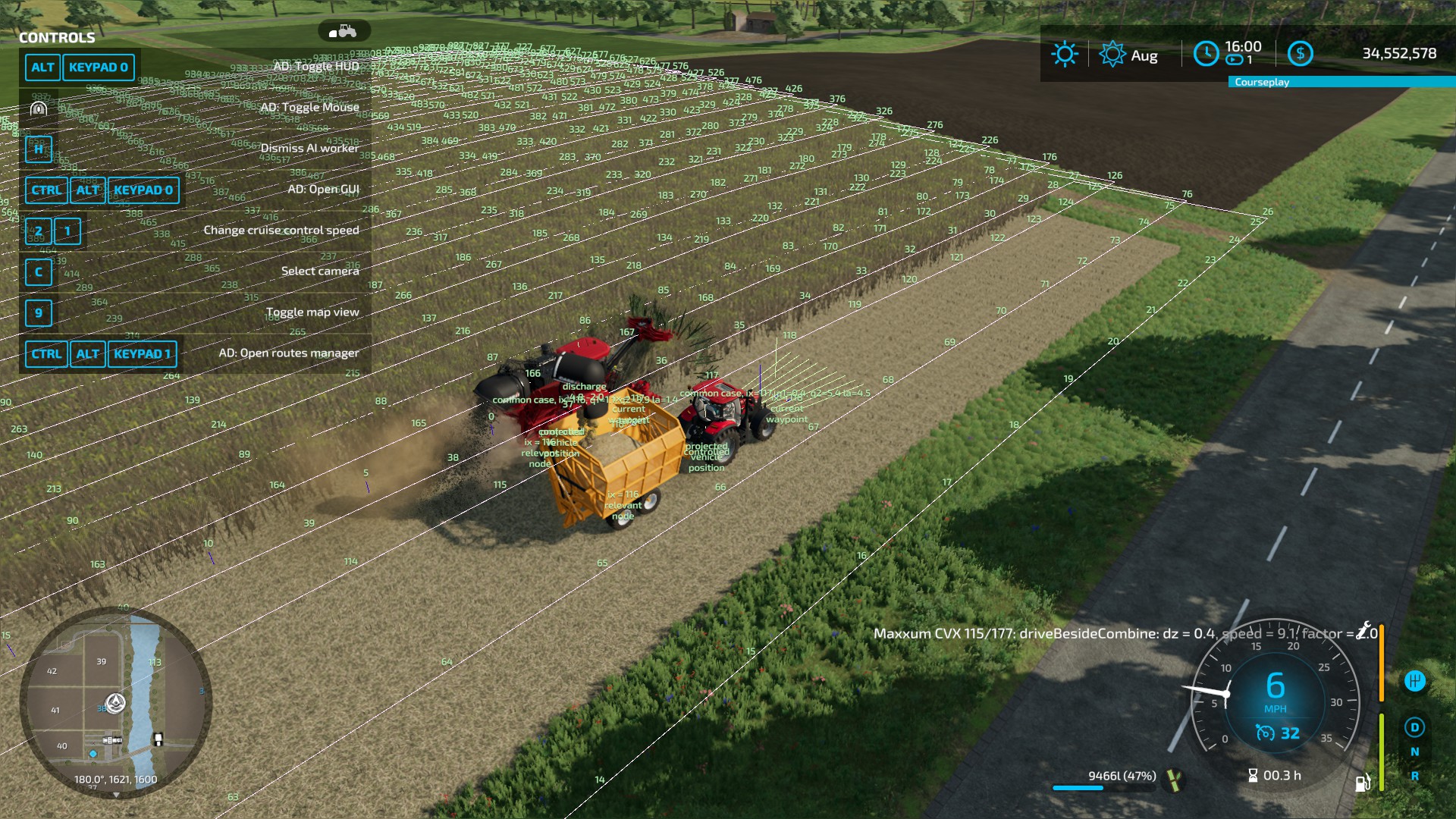Click the tractor icon at top center
Viewport: 1456px width, 819px height.
coord(345,32)
